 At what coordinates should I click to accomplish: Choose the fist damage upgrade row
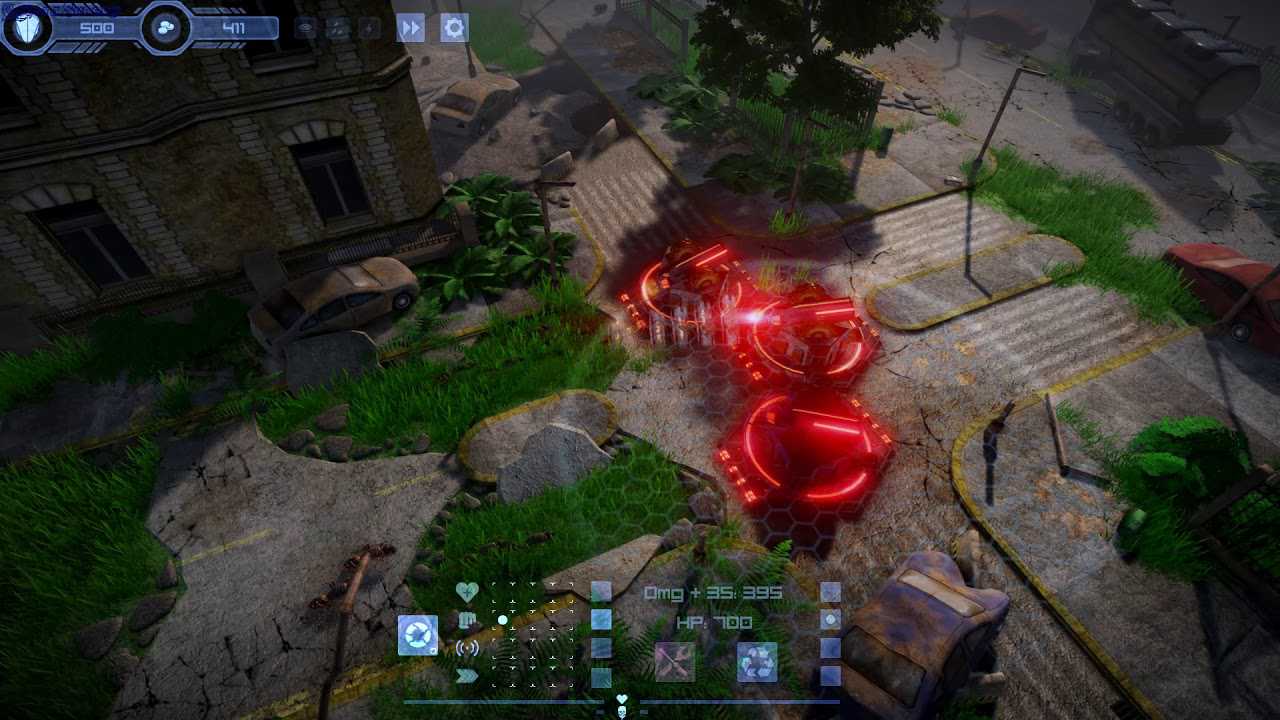pos(467,620)
